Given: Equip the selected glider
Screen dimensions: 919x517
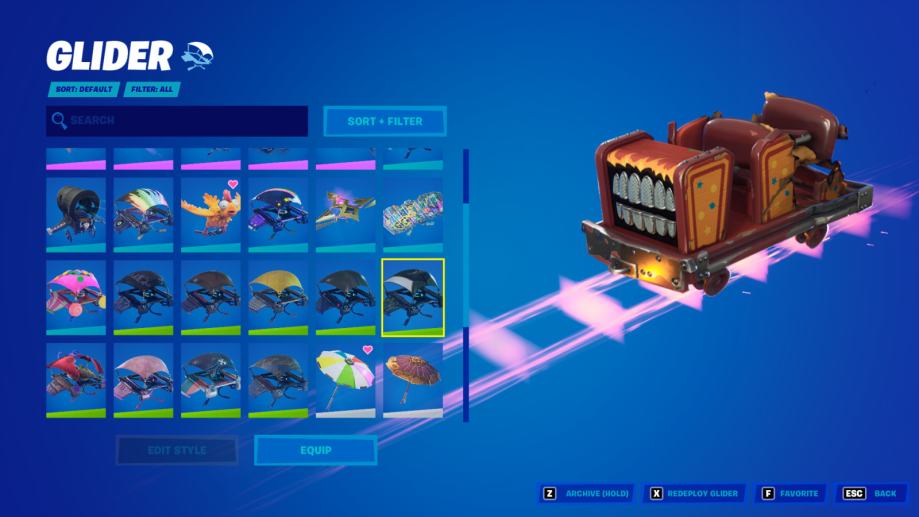Looking at the screenshot, I should [315, 450].
